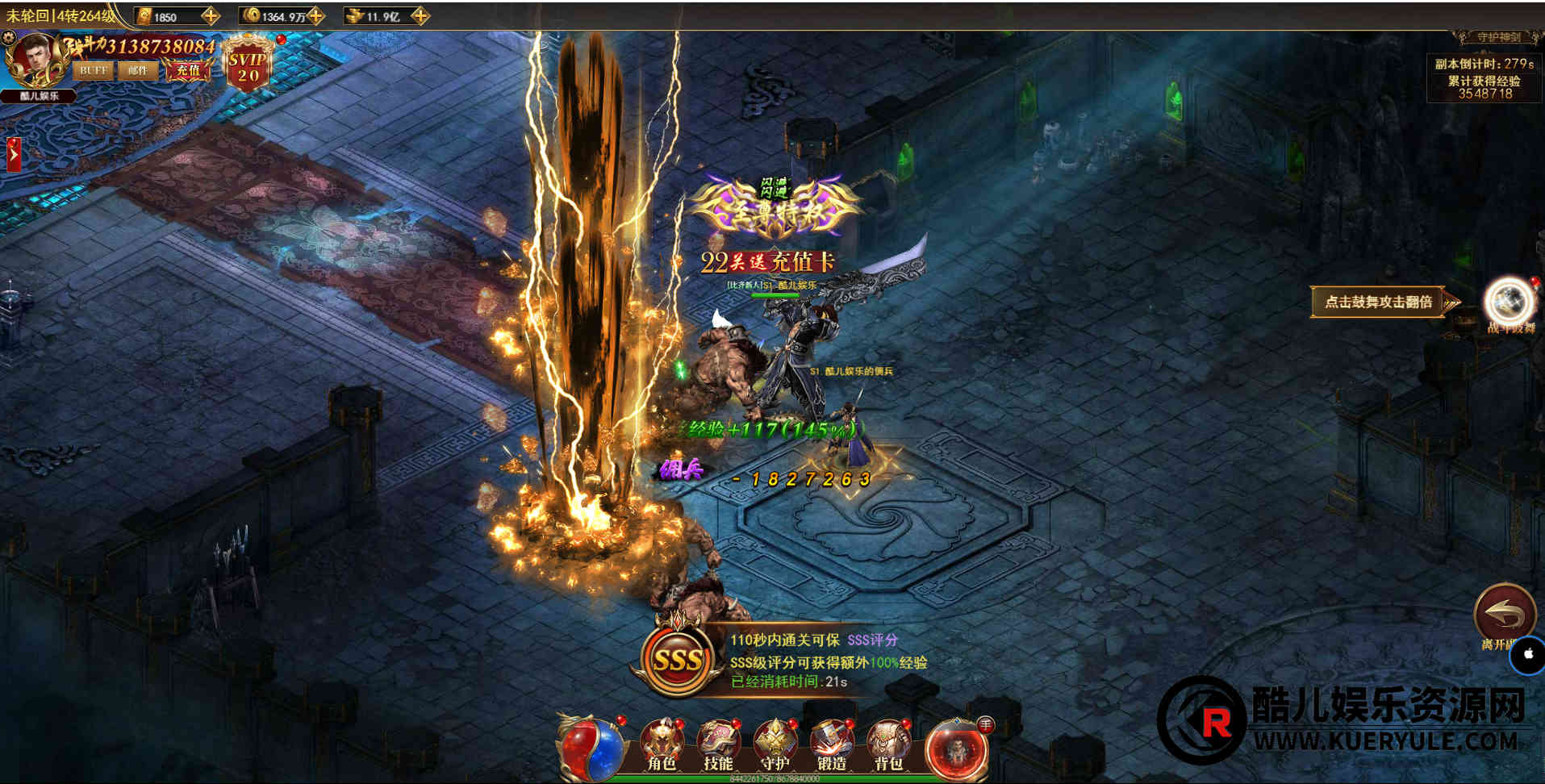Open the 背包 backpack inventory

click(888, 744)
